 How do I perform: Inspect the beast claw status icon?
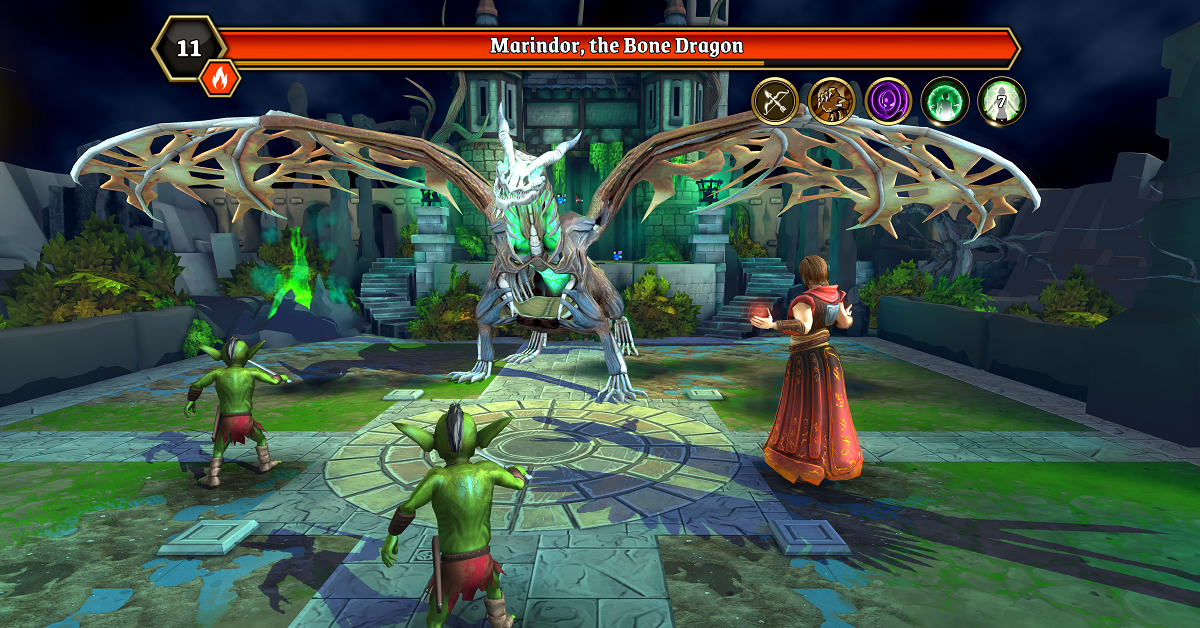[x=832, y=101]
